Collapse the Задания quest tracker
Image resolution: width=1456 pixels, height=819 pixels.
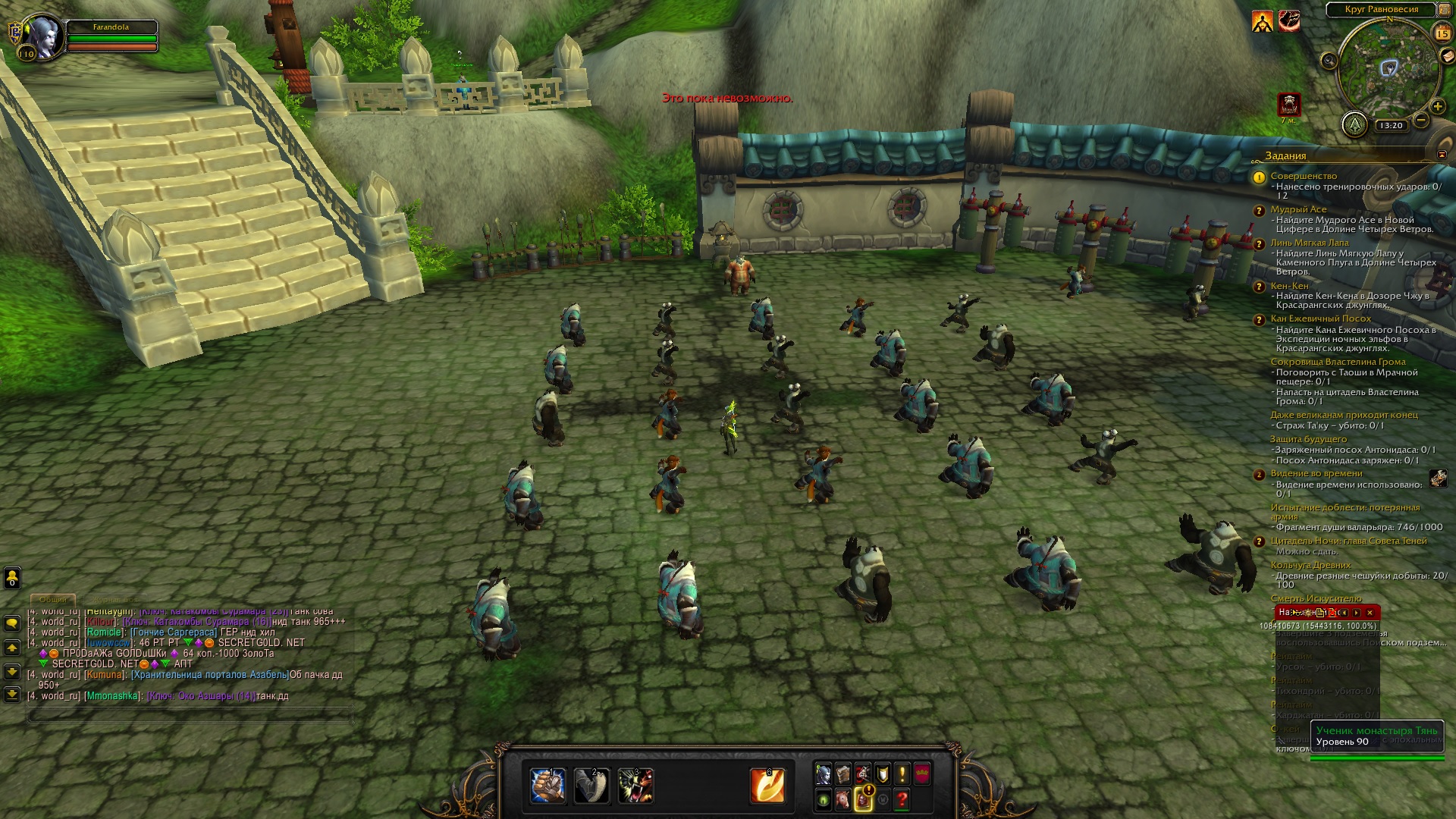click(x=1441, y=155)
